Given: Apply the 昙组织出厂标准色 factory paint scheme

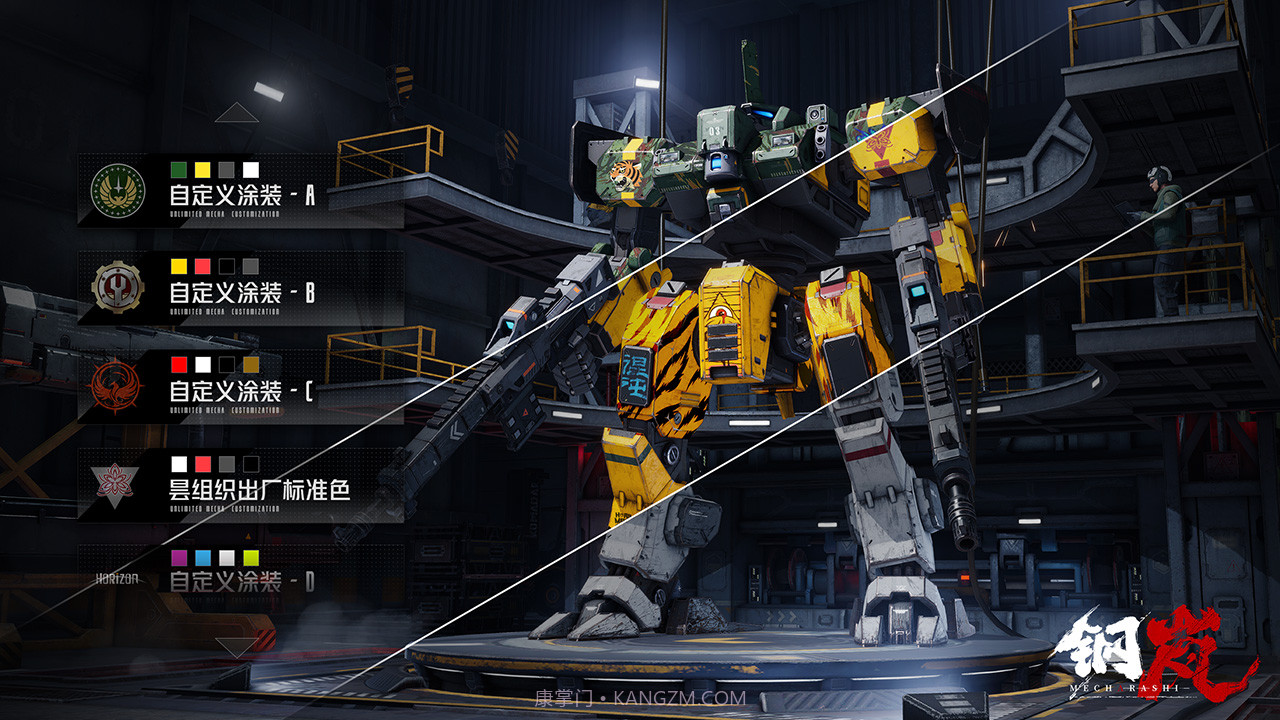Looking at the screenshot, I should coord(240,485).
